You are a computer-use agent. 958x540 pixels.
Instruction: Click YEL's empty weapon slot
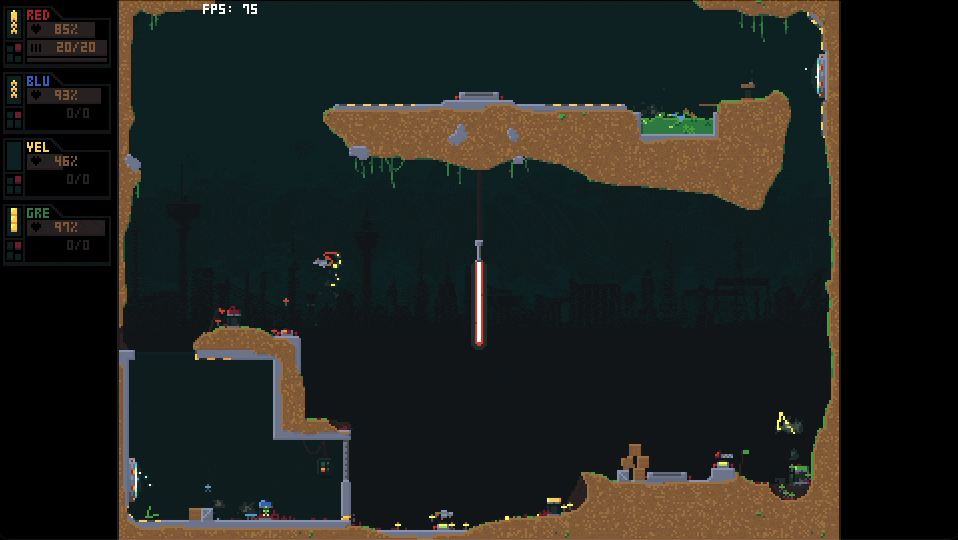click(14, 155)
